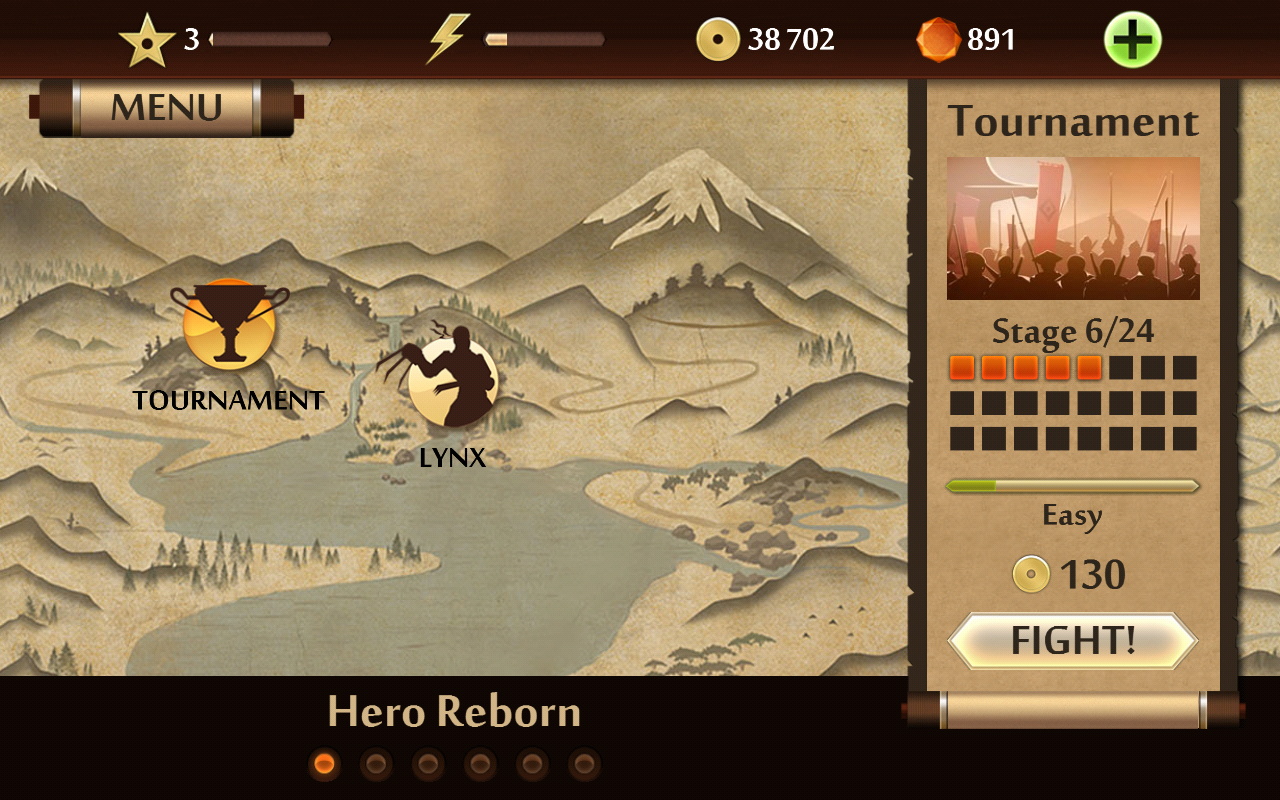The height and width of the screenshot is (800, 1280).
Task: Start the tournament with FIGHT!
Action: [1072, 641]
